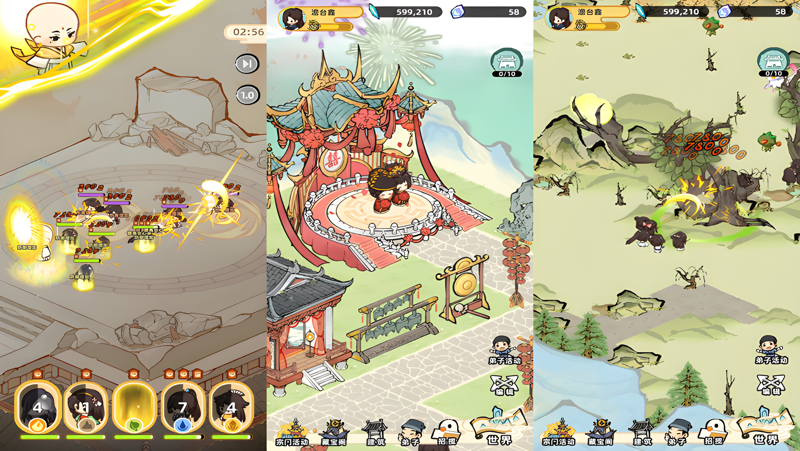Viewport: 800px width, 451px height.
Task: Click the 编辑 edit button on forest screen
Action: point(770,386)
